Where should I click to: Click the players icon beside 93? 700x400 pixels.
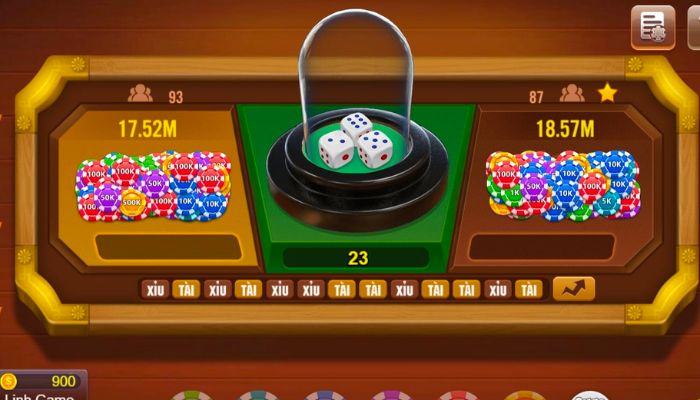[x=140, y=94]
